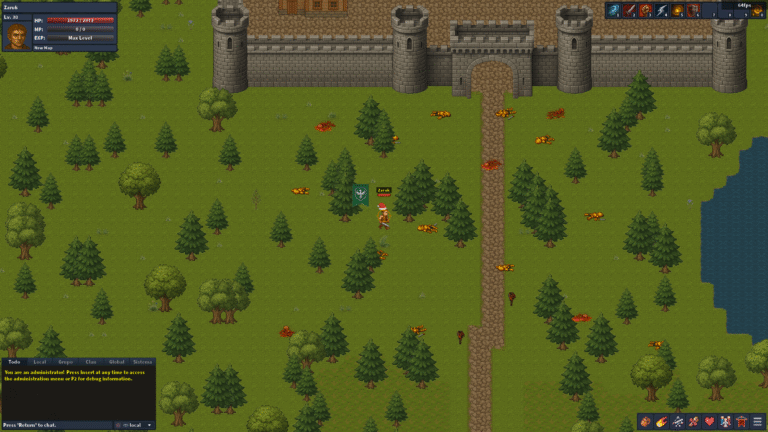Click Zarek's character portrait
This screenshot has width=768, height=432.
(x=16, y=36)
